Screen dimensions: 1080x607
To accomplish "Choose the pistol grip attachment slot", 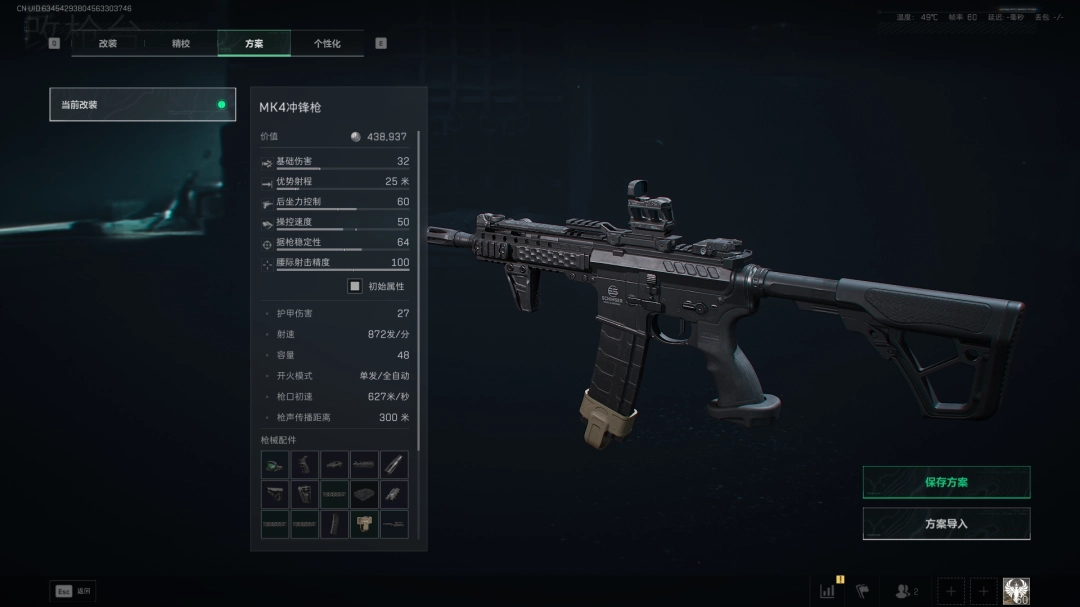I will (305, 465).
